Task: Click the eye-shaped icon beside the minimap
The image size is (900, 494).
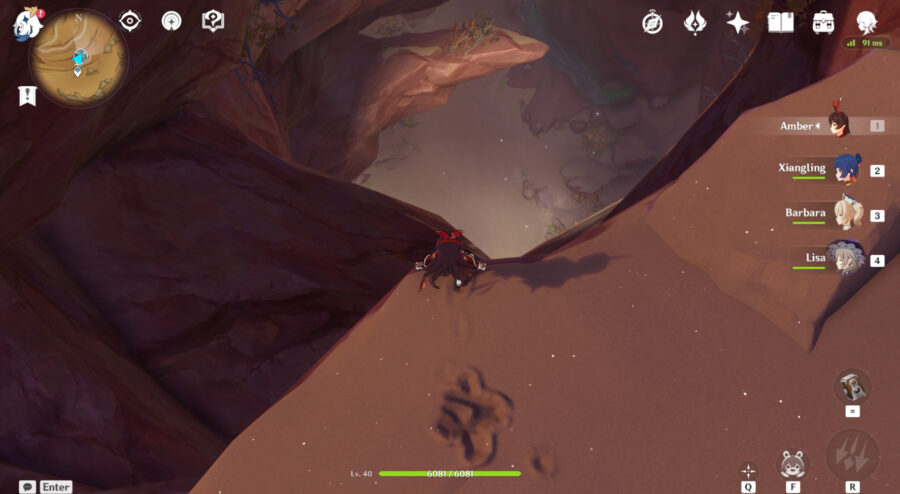Action: coord(129,21)
